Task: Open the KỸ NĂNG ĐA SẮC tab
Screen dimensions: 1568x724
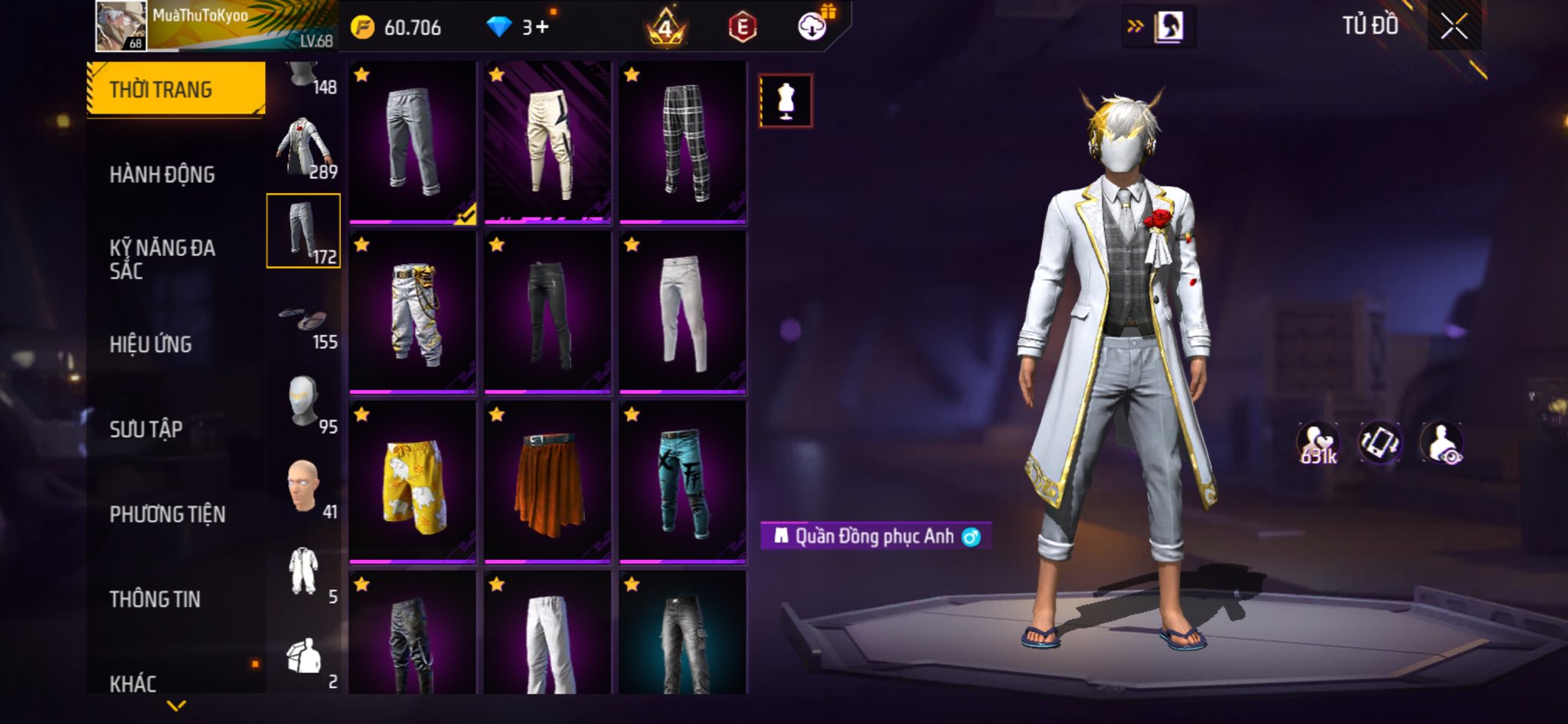Action: [x=162, y=259]
